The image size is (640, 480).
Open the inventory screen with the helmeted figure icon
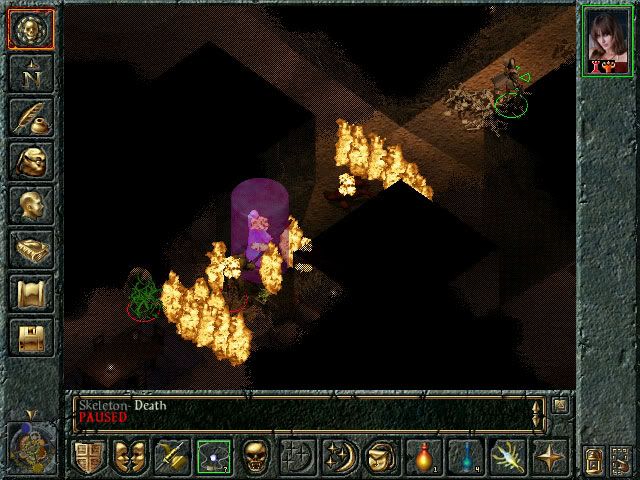[30, 161]
